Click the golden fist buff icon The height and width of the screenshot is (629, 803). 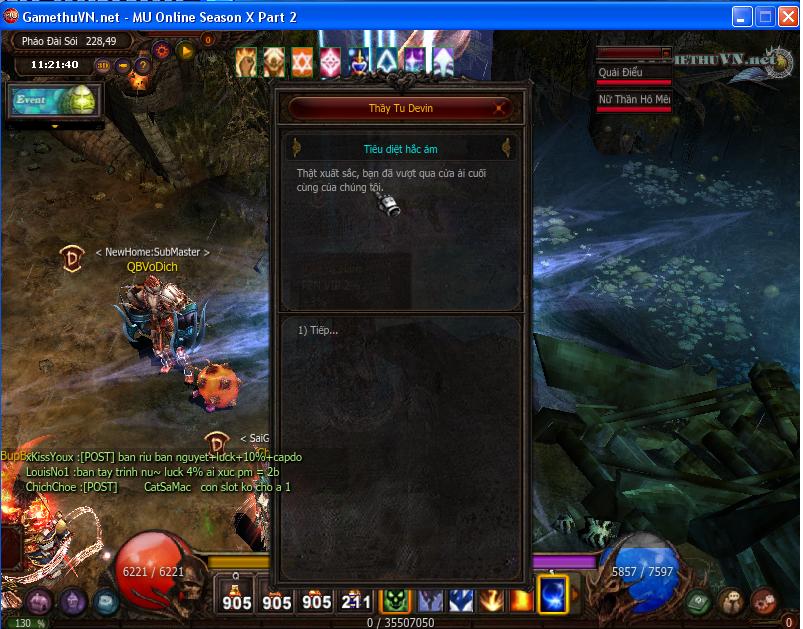tap(246, 62)
